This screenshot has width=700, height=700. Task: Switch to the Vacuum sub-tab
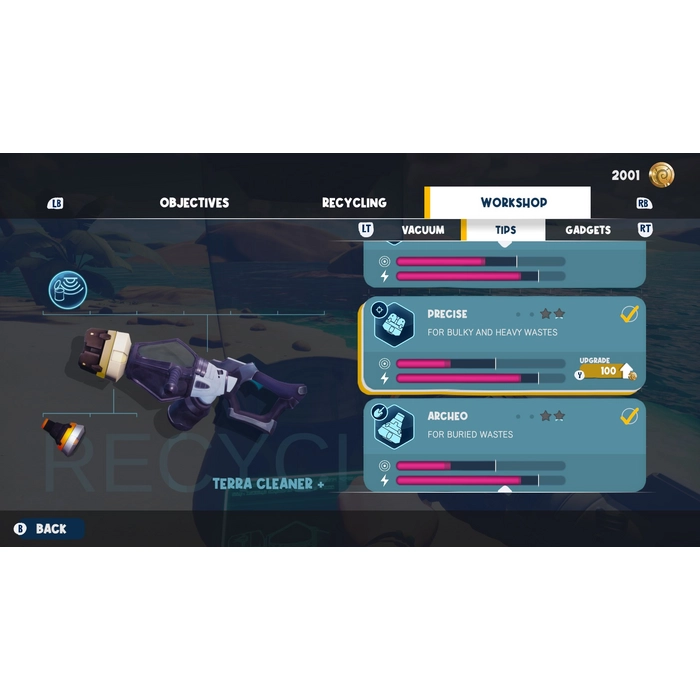click(422, 230)
